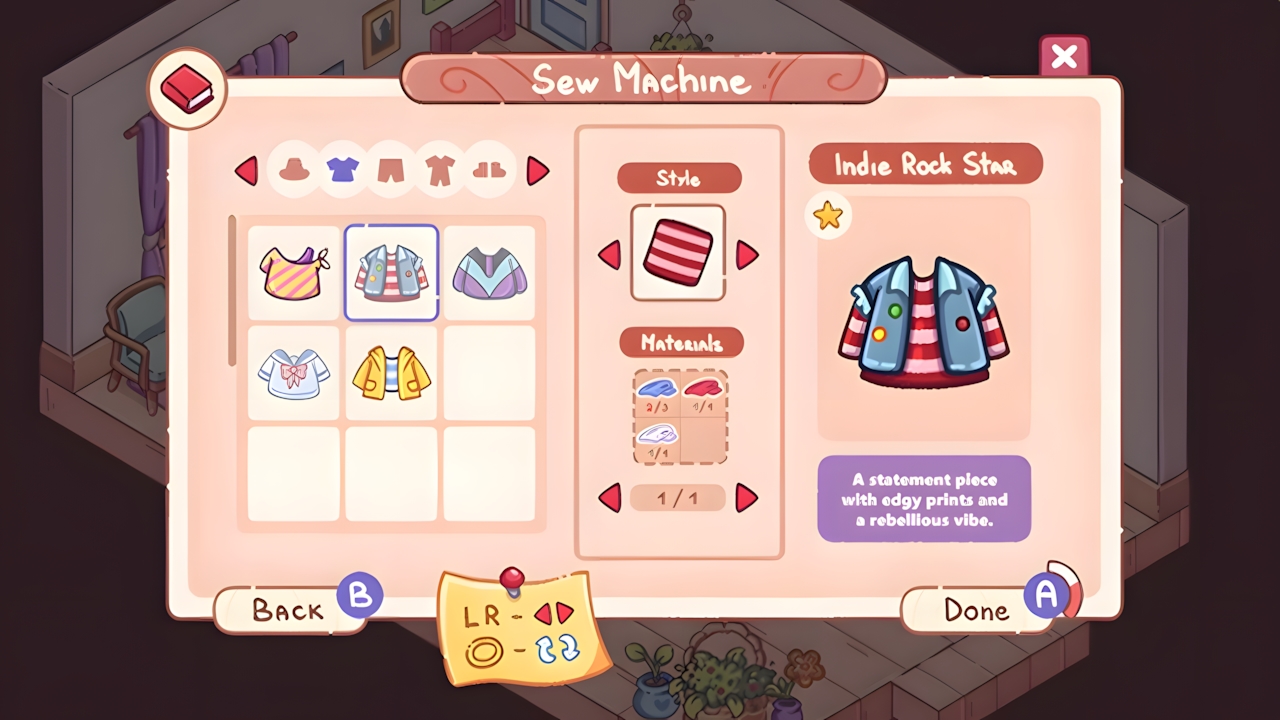Click the star rating badge
Image resolution: width=1280 pixels, height=720 pixels.
(828, 216)
